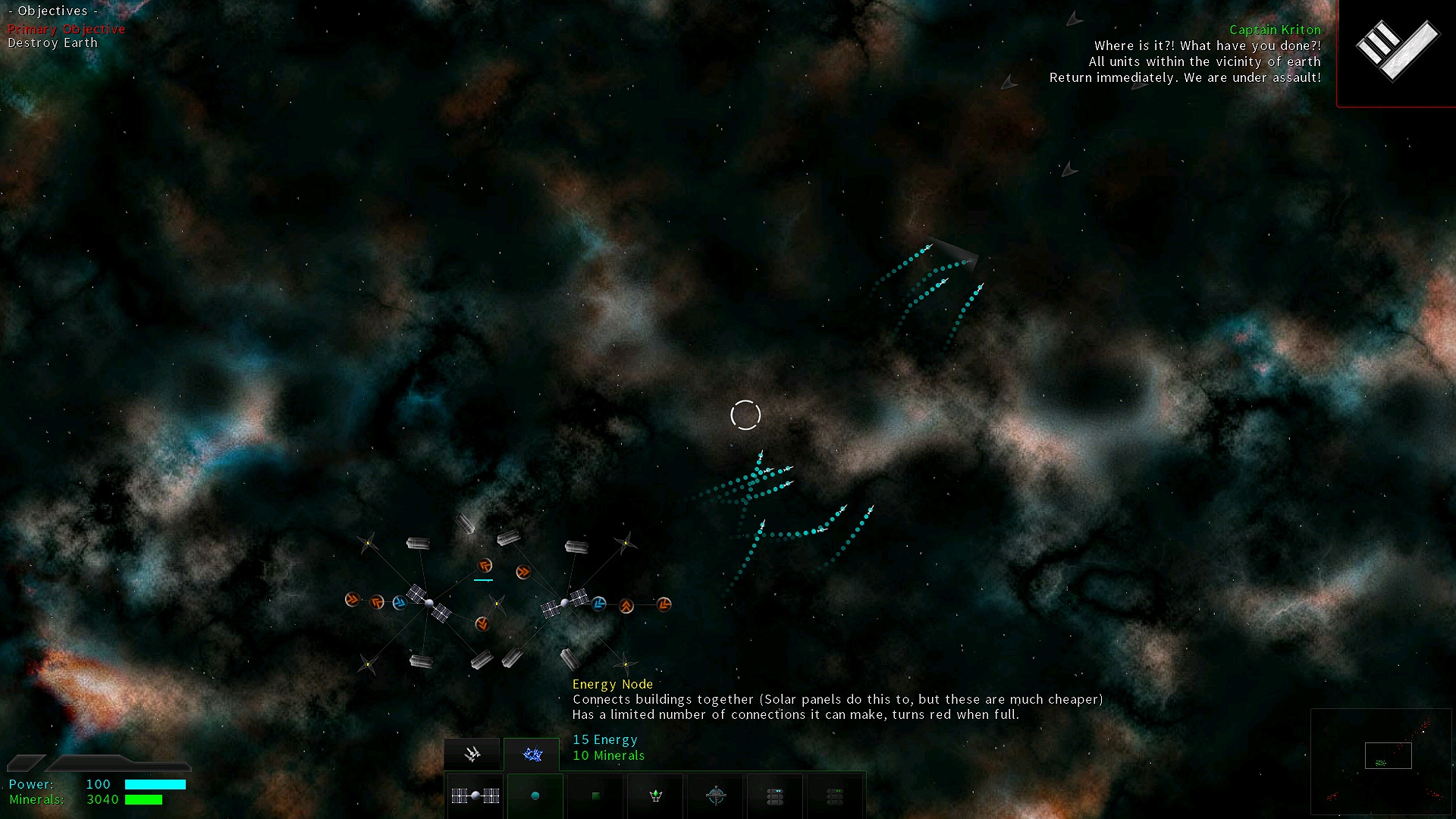
Task: Choose the crosshair turret building
Action: click(x=716, y=795)
